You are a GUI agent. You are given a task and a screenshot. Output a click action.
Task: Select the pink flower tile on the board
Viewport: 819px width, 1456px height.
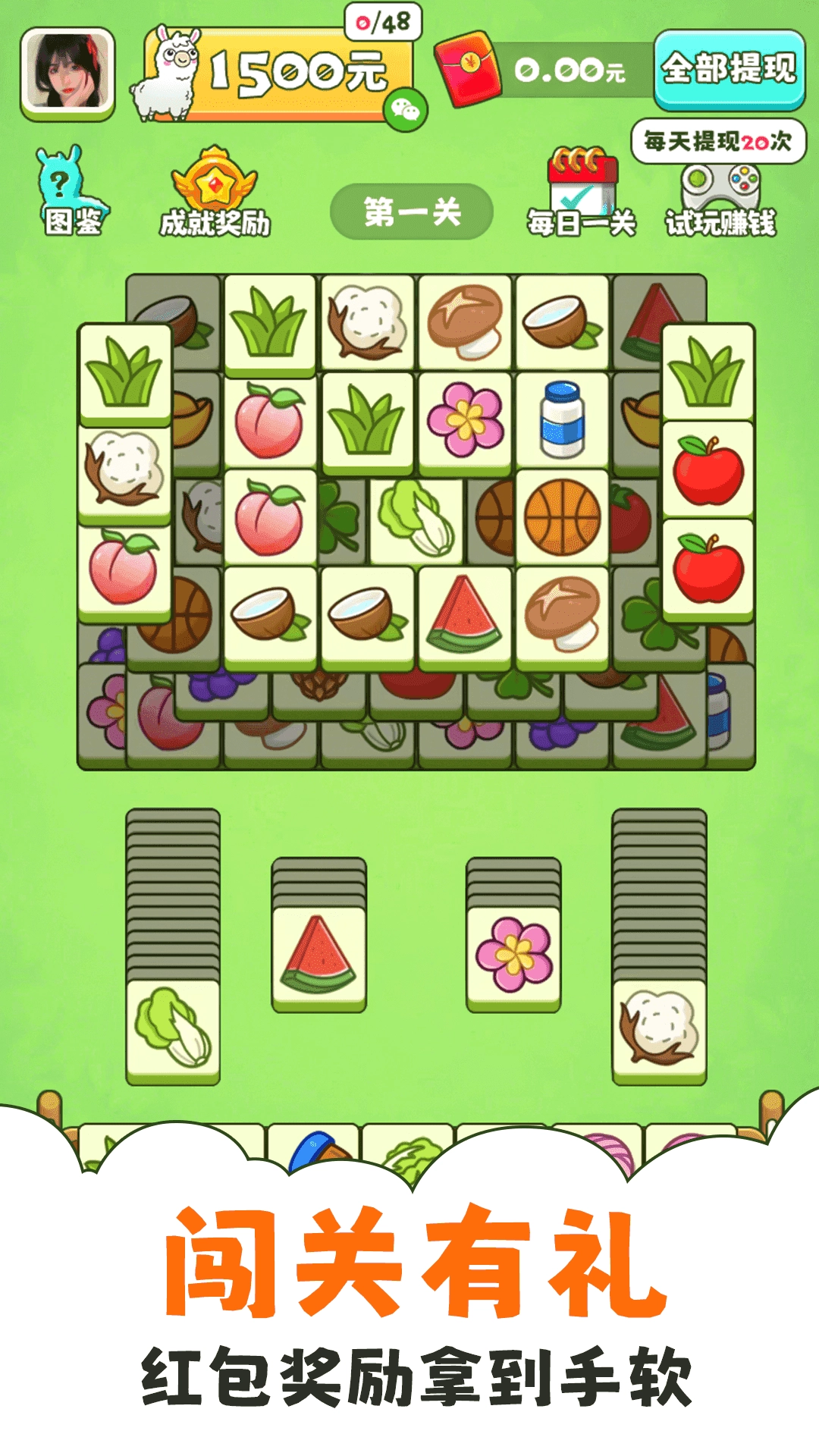pos(465,419)
